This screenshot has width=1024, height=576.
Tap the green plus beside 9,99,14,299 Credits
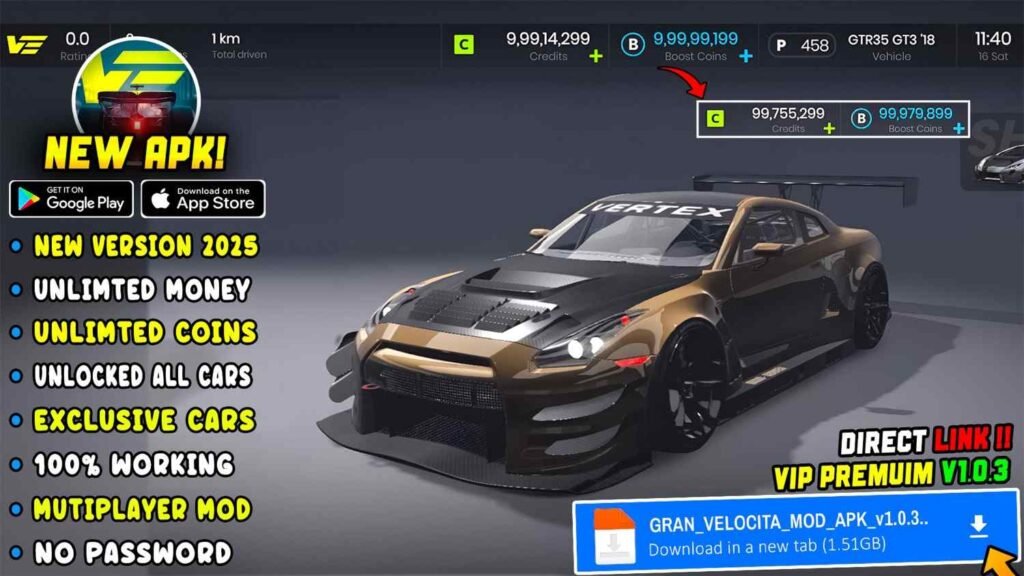pos(596,56)
